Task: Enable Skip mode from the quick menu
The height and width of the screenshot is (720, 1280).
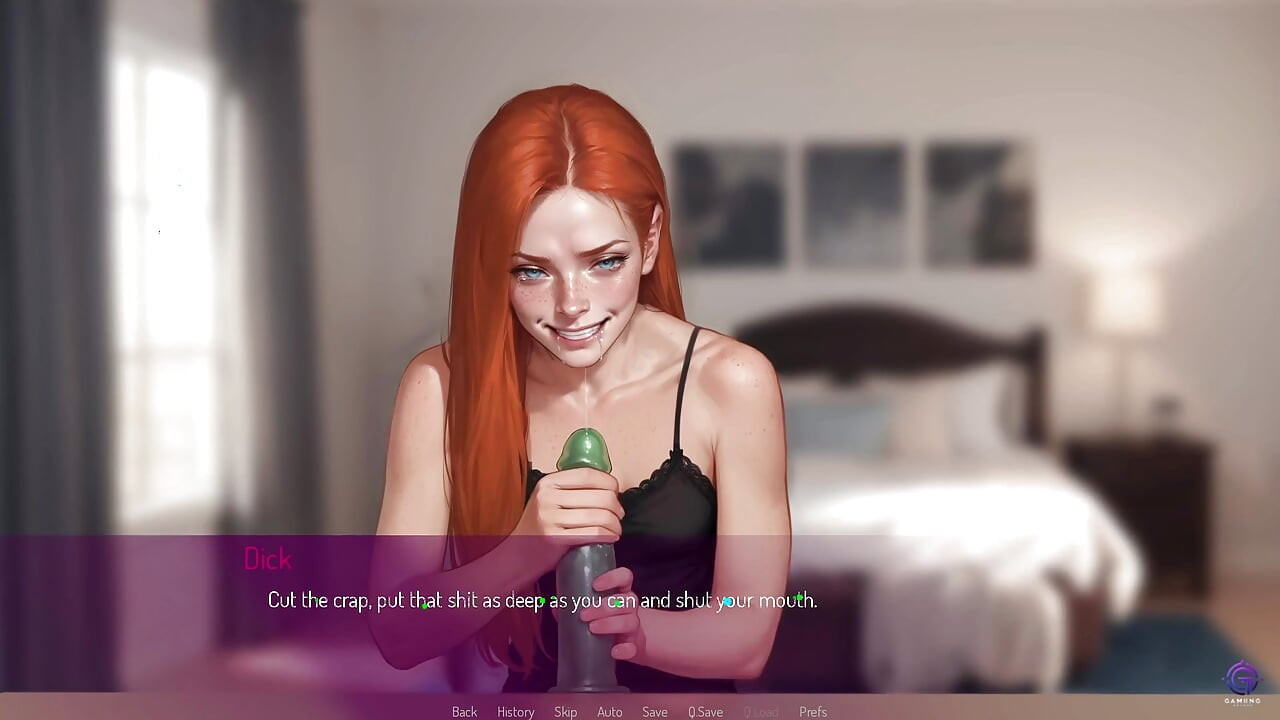Action: pos(565,711)
